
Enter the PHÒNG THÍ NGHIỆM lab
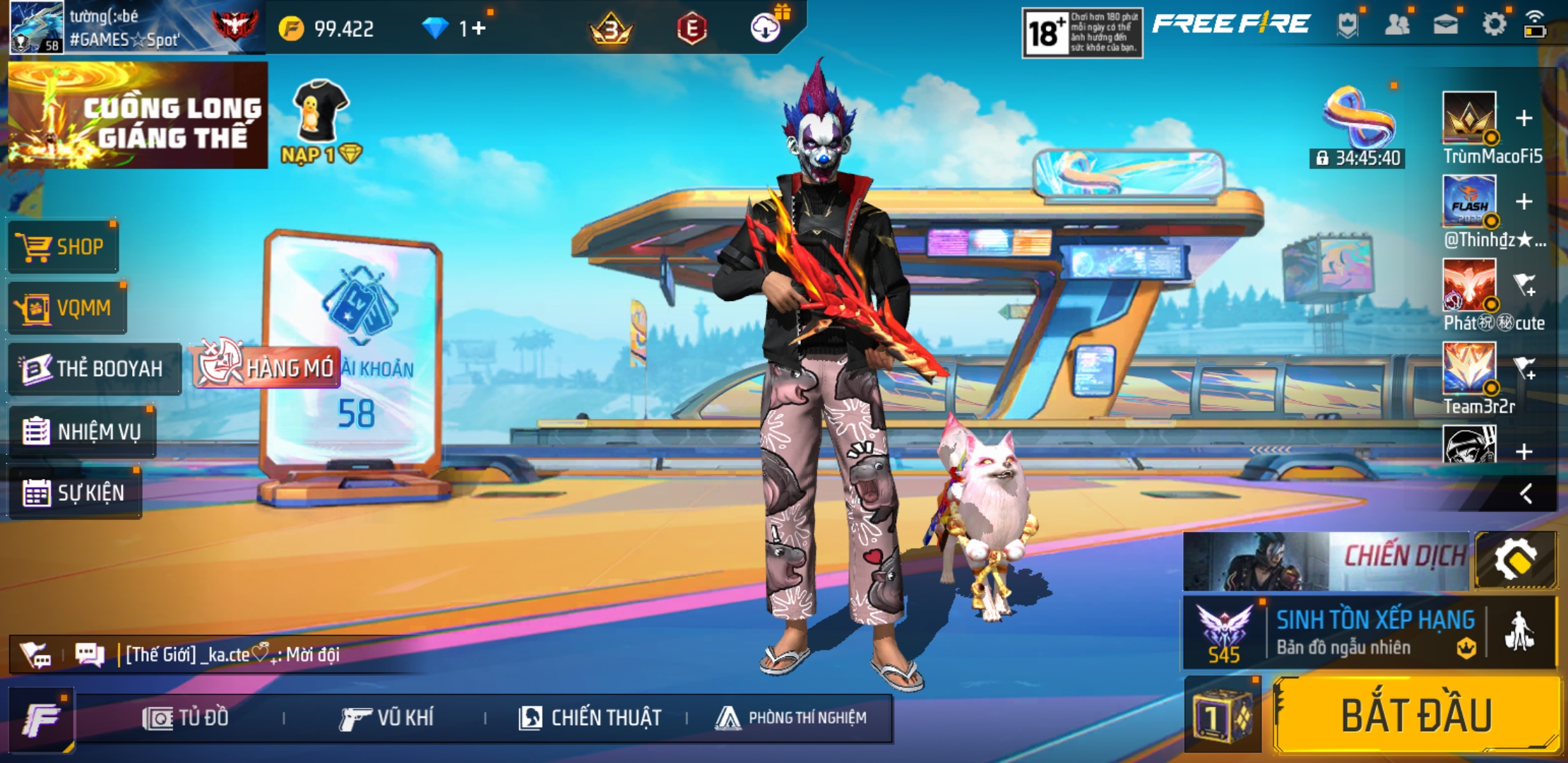pyautogui.click(x=790, y=718)
